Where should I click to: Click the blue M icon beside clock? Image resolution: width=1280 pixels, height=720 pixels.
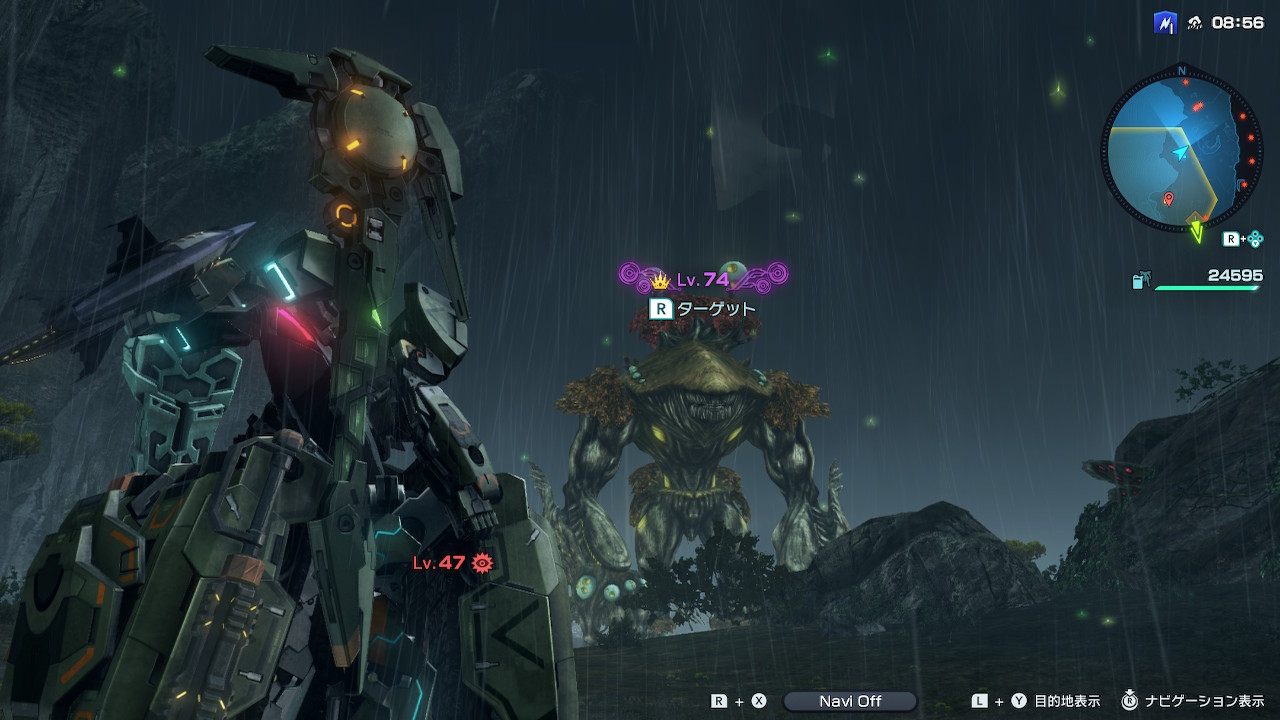1164,23
